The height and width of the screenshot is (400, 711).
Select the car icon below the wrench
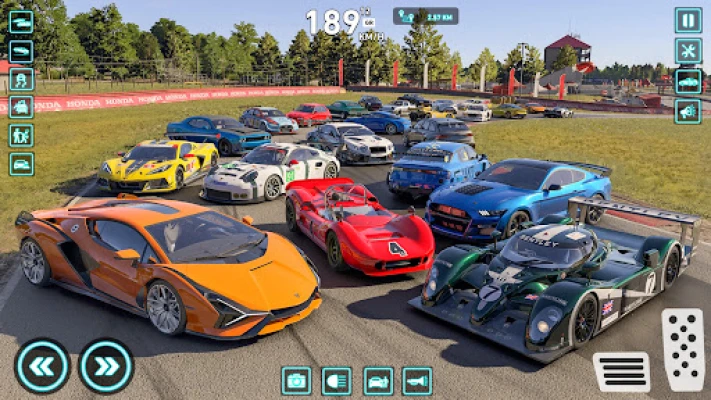688,81
